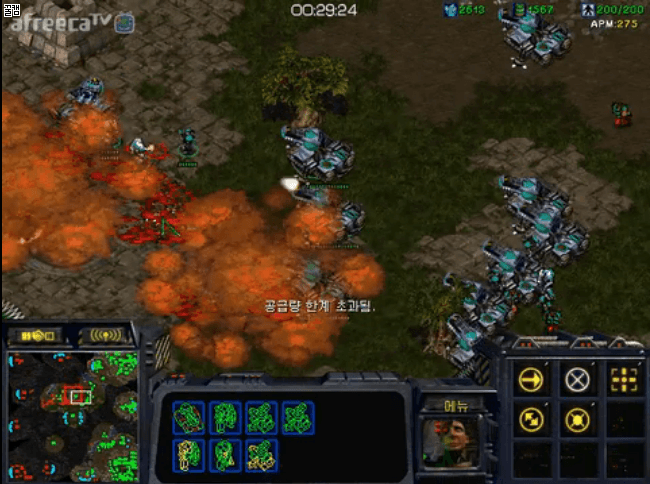Activate the Hold Position command
The width and height of the screenshot is (650, 484).
[x=577, y=420]
